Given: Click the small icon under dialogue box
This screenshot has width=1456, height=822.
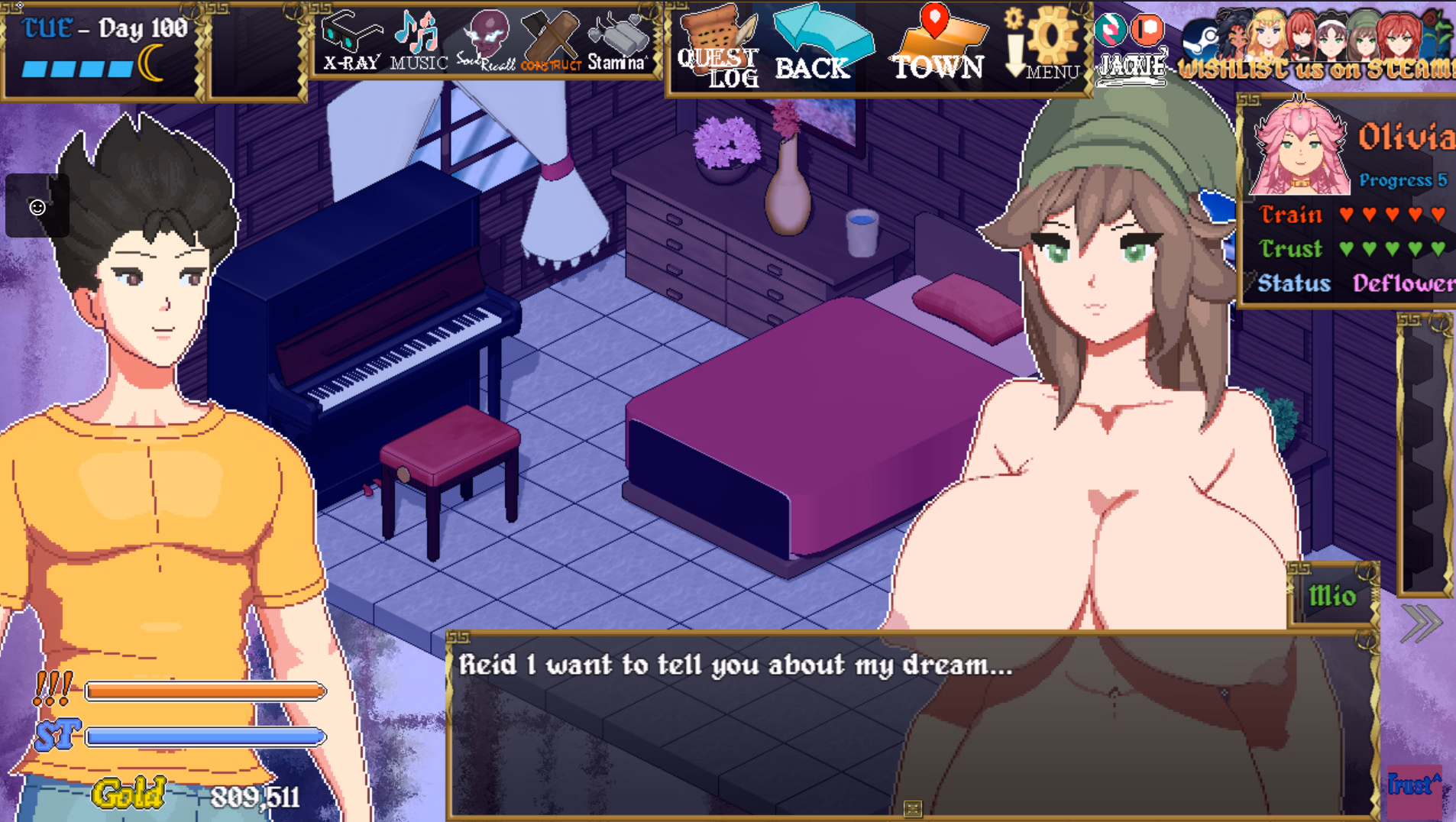Looking at the screenshot, I should (912, 808).
